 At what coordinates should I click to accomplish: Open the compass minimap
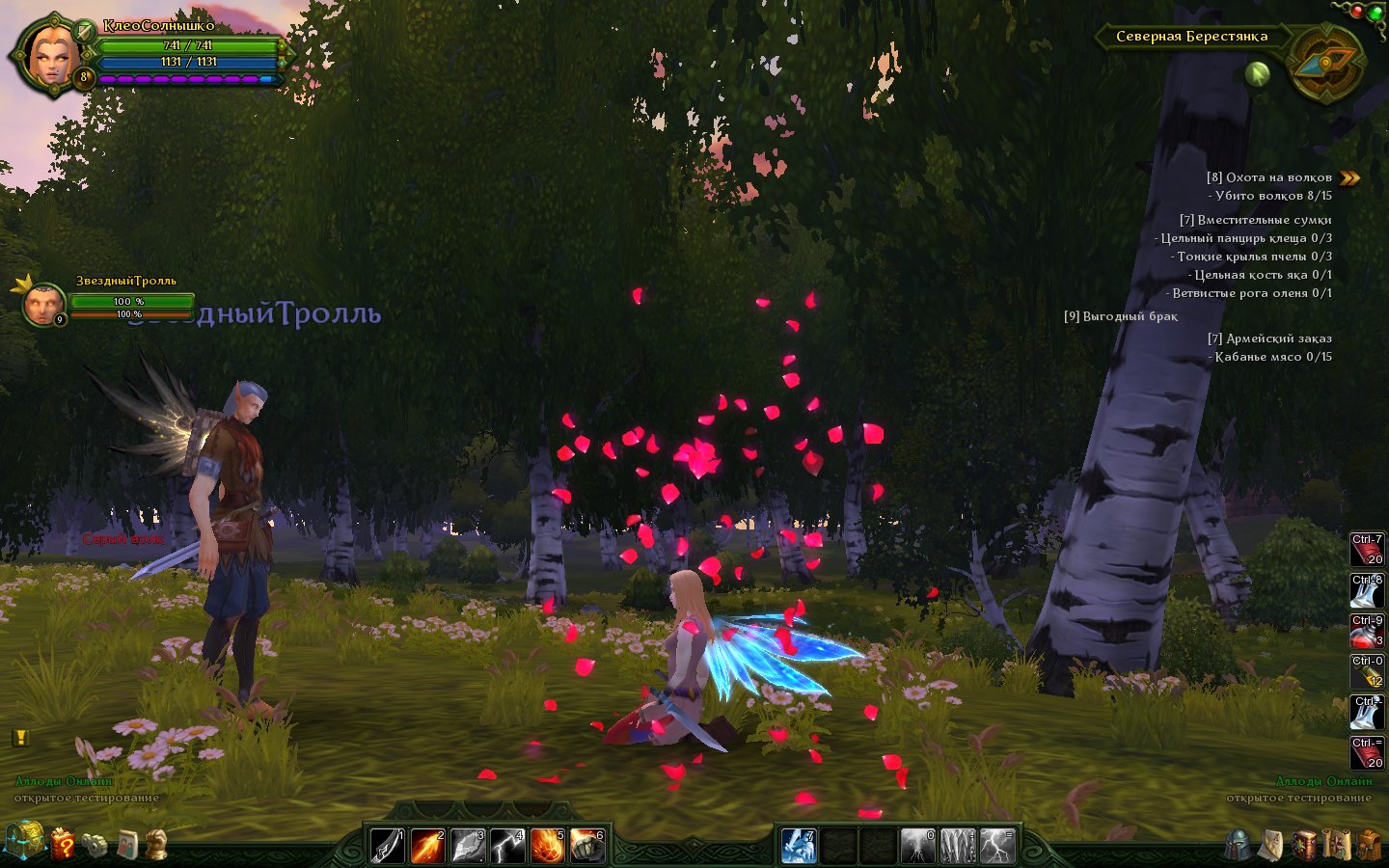click(x=1326, y=63)
